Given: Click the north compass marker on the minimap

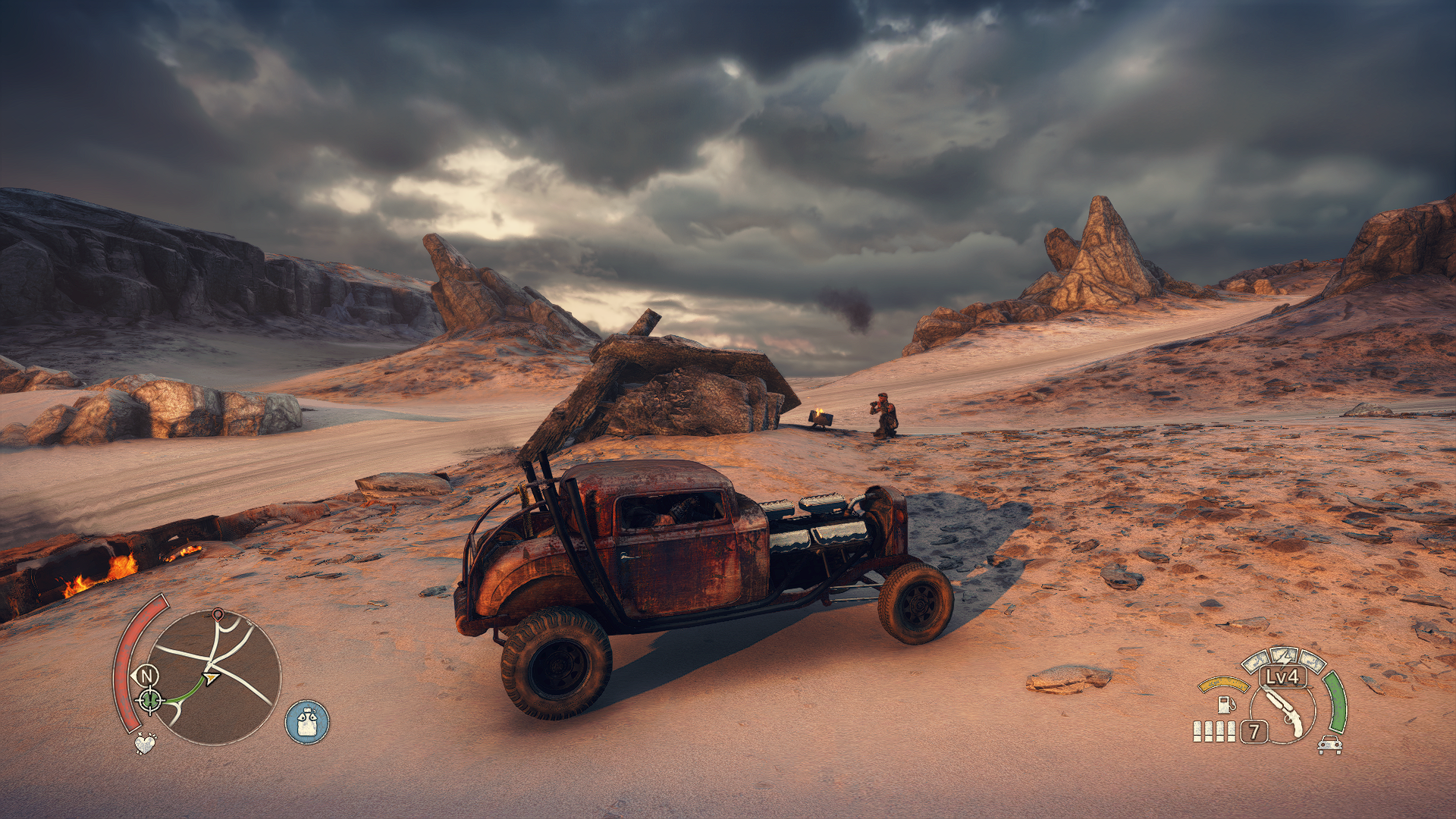Looking at the screenshot, I should [x=146, y=674].
